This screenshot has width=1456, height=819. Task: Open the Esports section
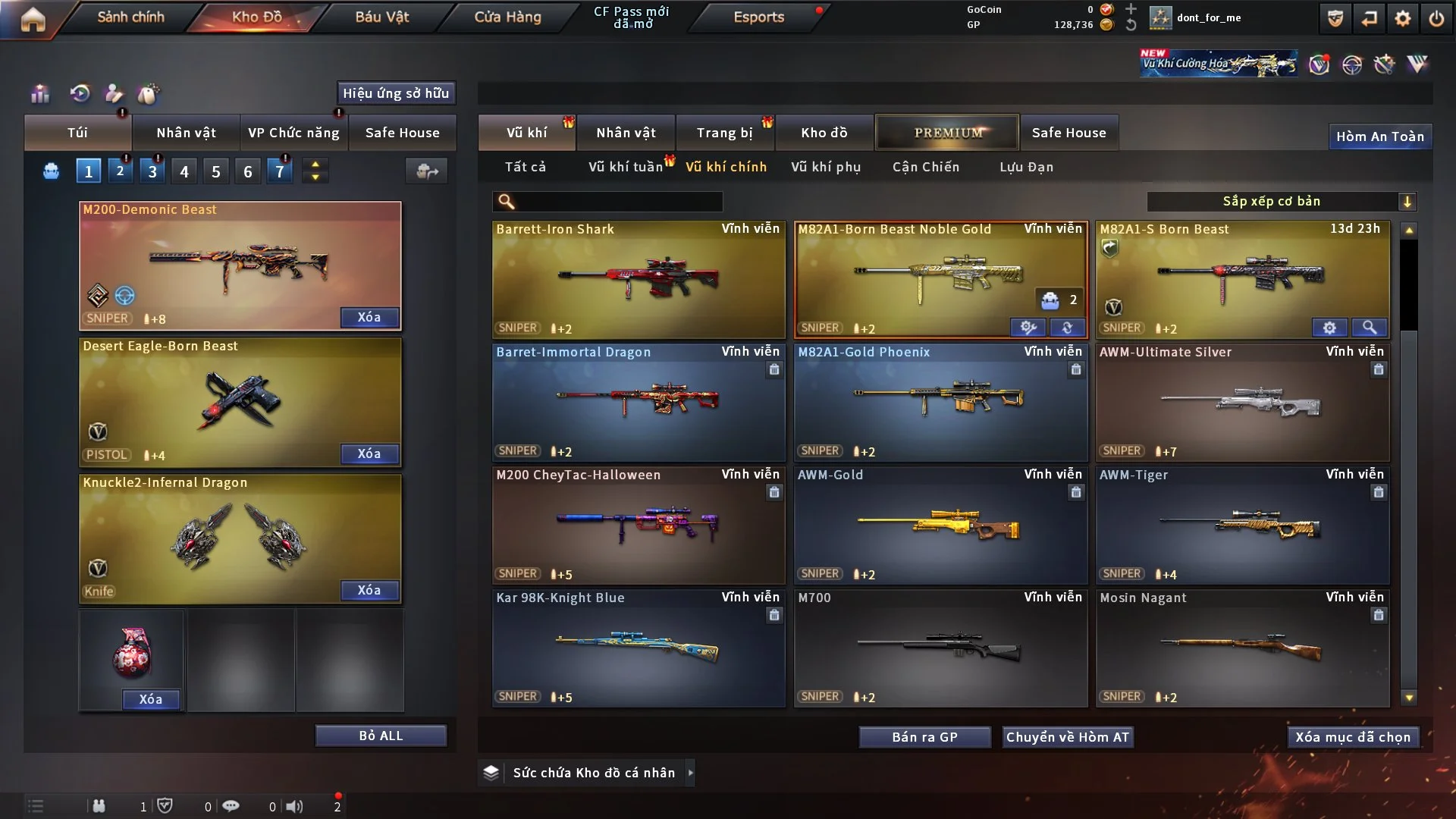click(x=758, y=17)
